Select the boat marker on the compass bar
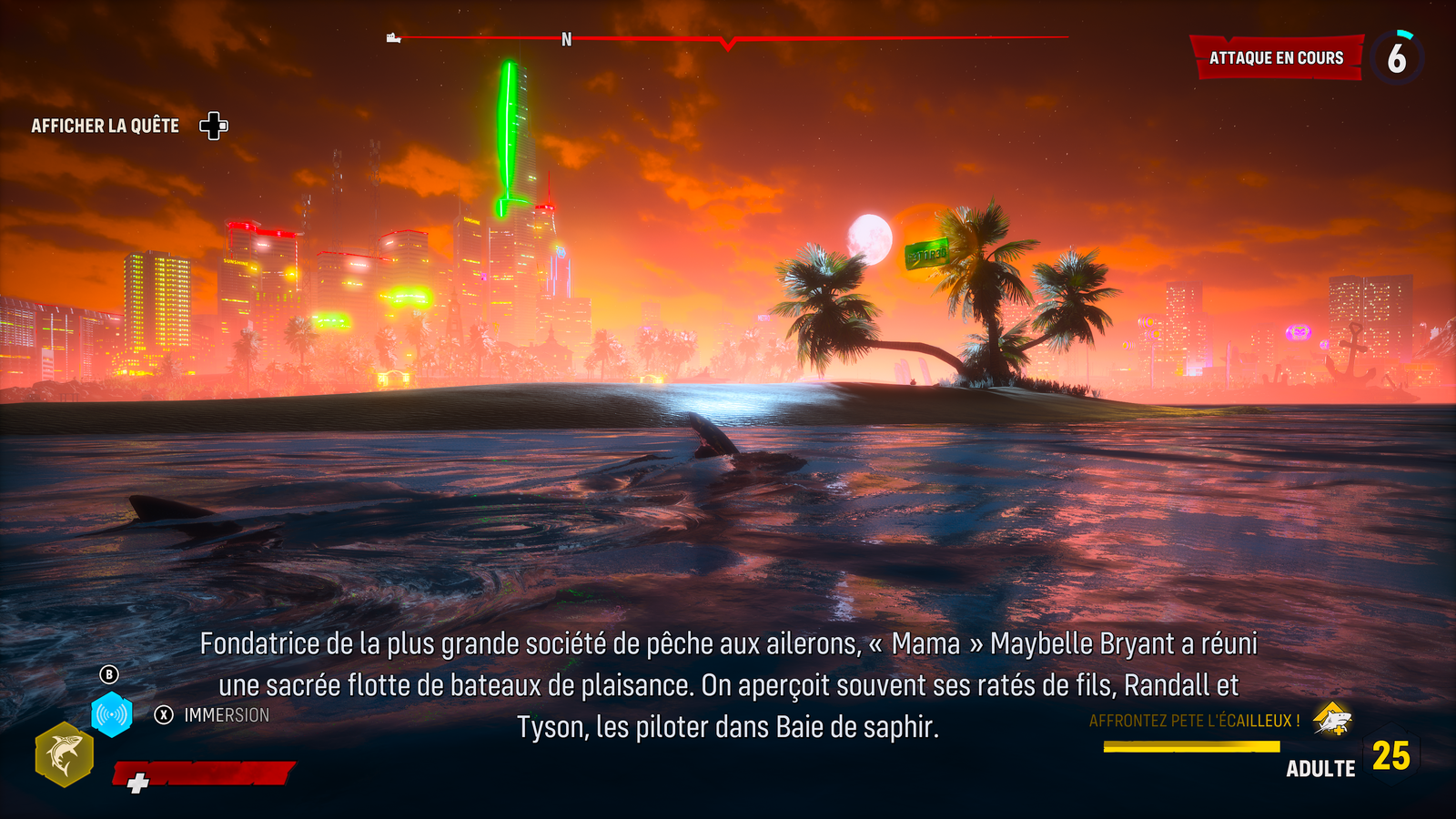The height and width of the screenshot is (819, 1456). coord(393,38)
